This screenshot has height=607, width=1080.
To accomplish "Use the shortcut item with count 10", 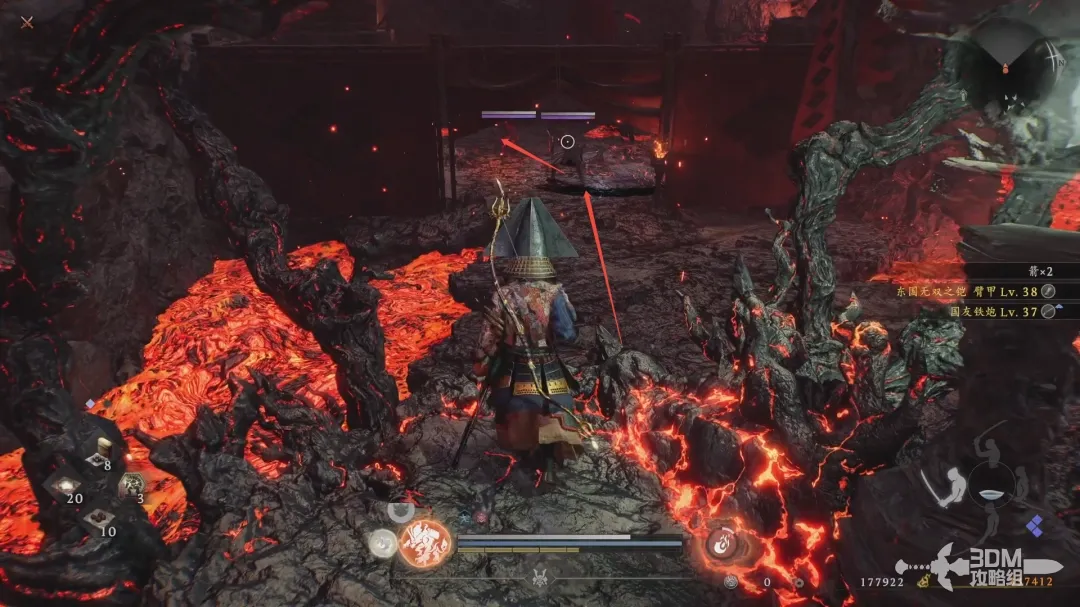I will point(97,519).
